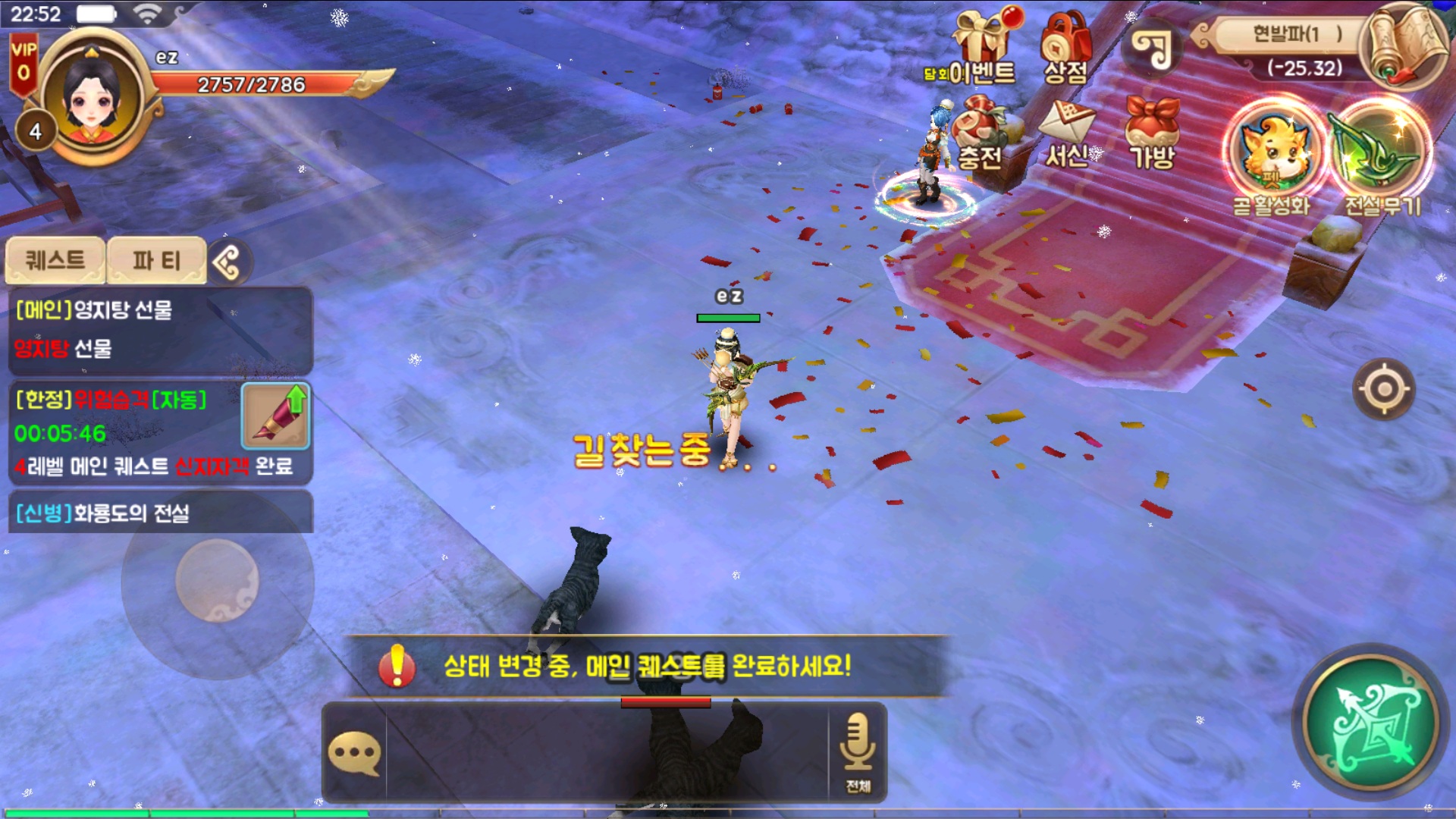Switch to the 파티 tab
The height and width of the screenshot is (819, 1456).
tap(156, 260)
